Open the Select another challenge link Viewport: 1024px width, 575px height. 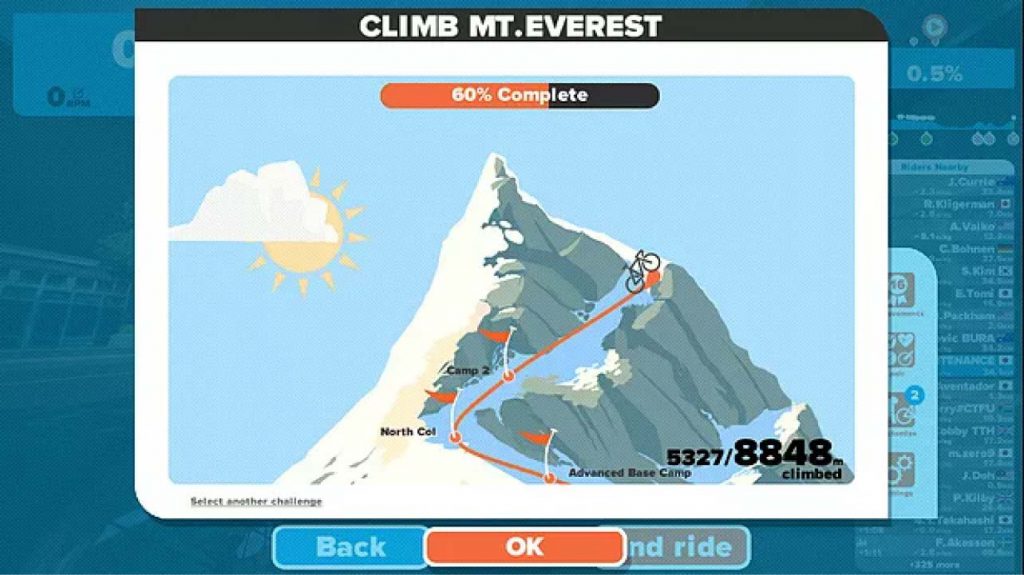tap(256, 501)
